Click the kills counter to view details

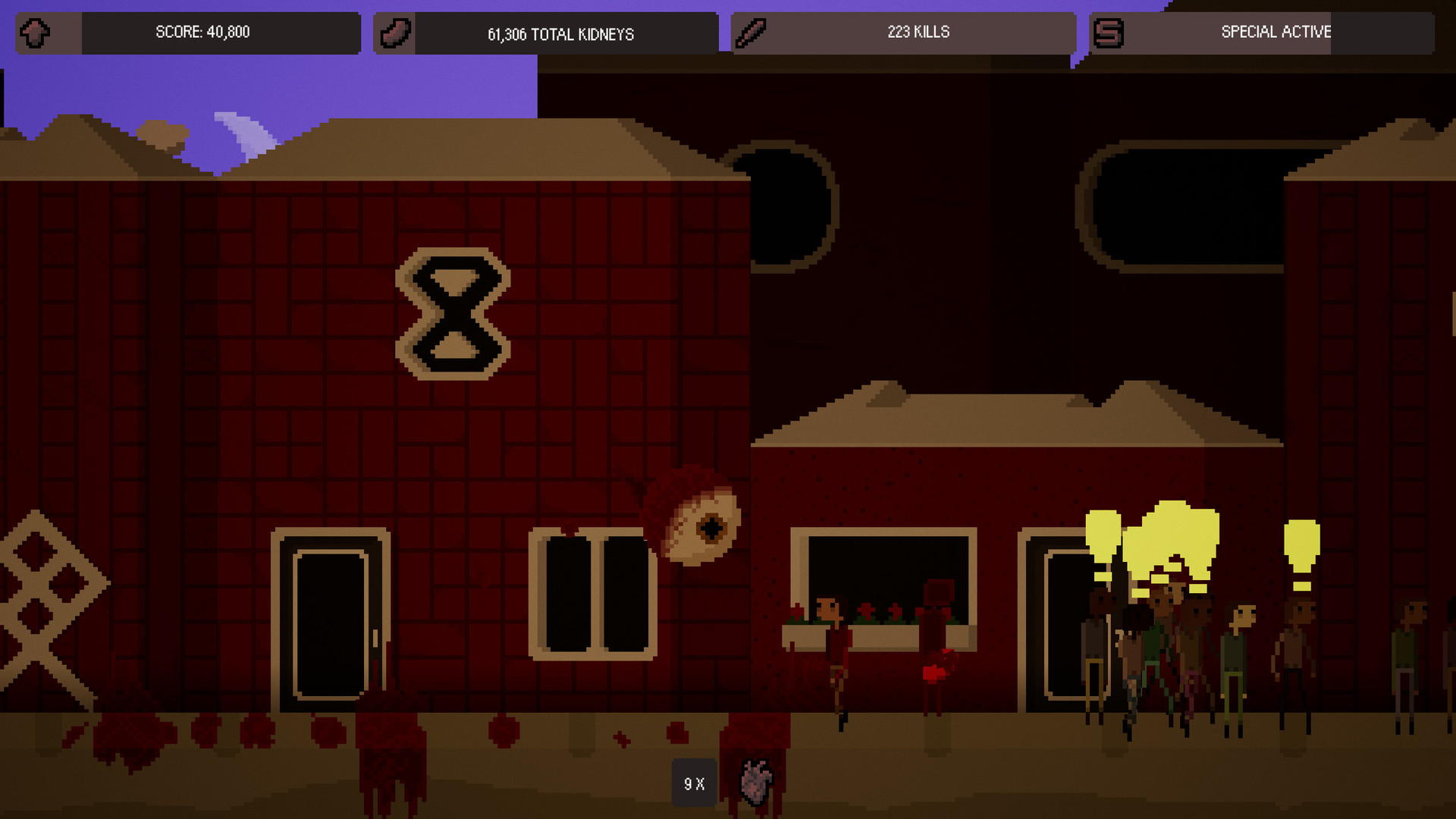[x=918, y=32]
